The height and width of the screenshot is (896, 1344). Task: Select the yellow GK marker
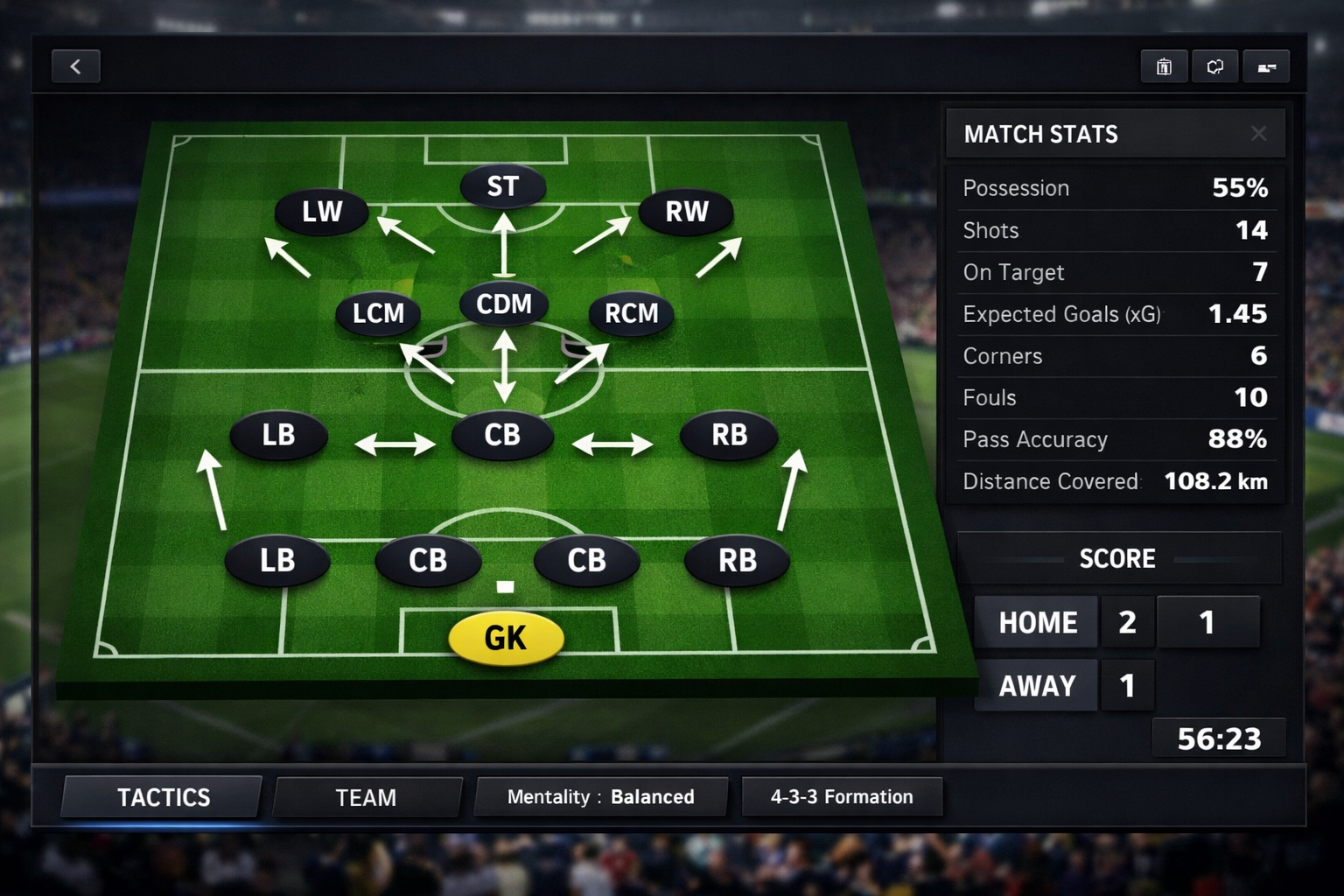(x=505, y=638)
